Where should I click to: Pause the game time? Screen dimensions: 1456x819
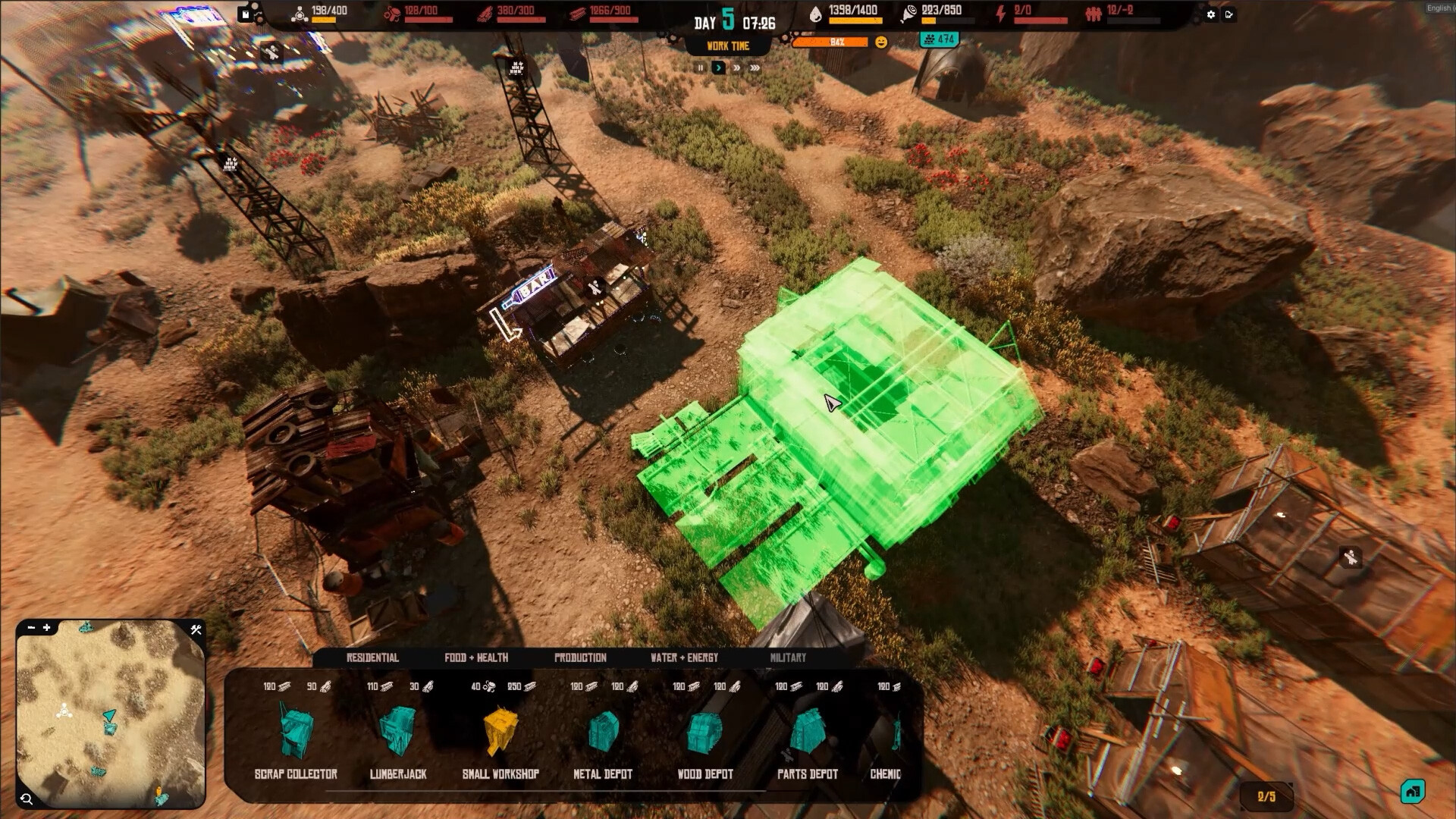pyautogui.click(x=699, y=67)
